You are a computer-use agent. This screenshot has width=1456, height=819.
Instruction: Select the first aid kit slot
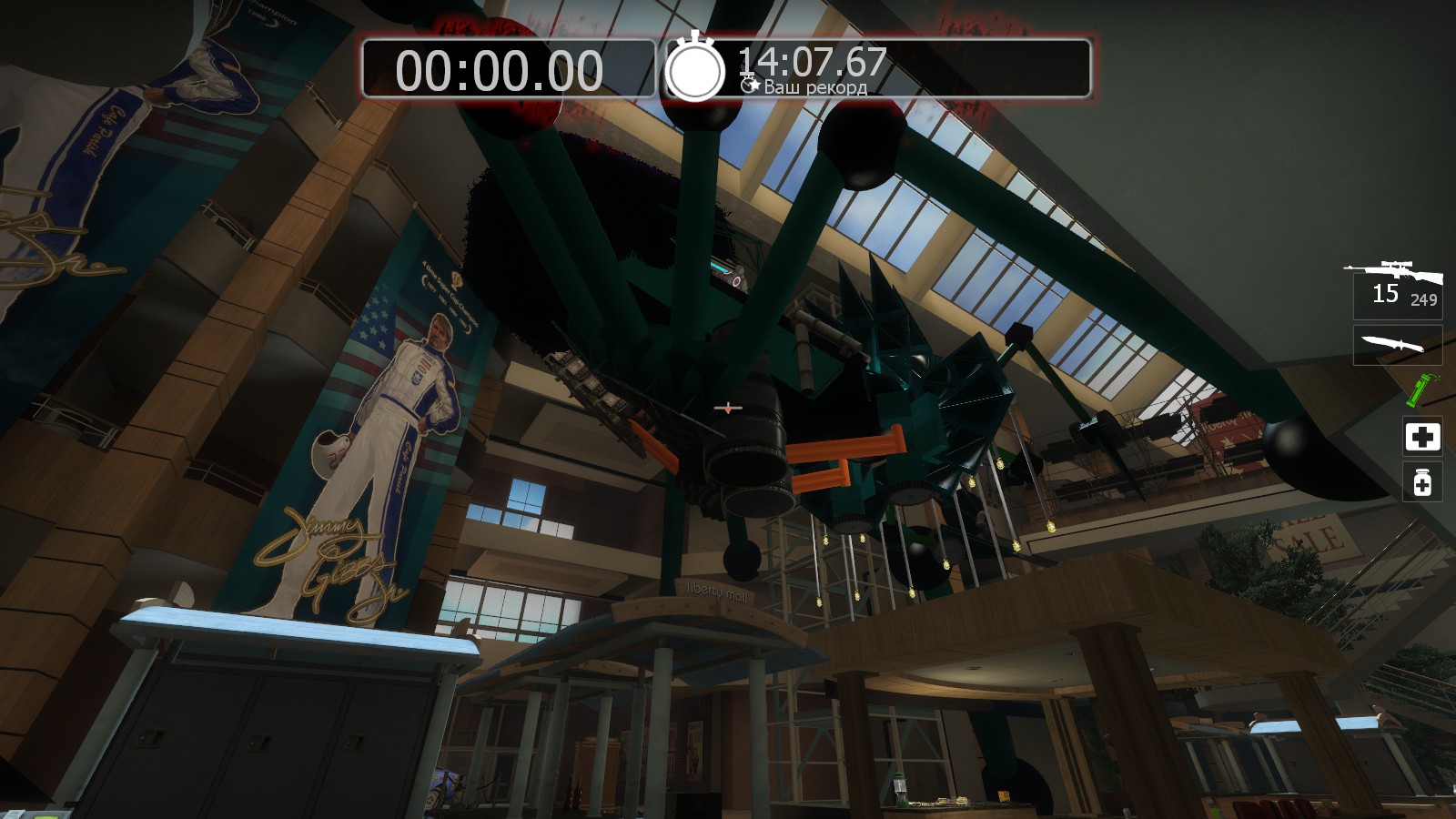pyautogui.click(x=1422, y=437)
